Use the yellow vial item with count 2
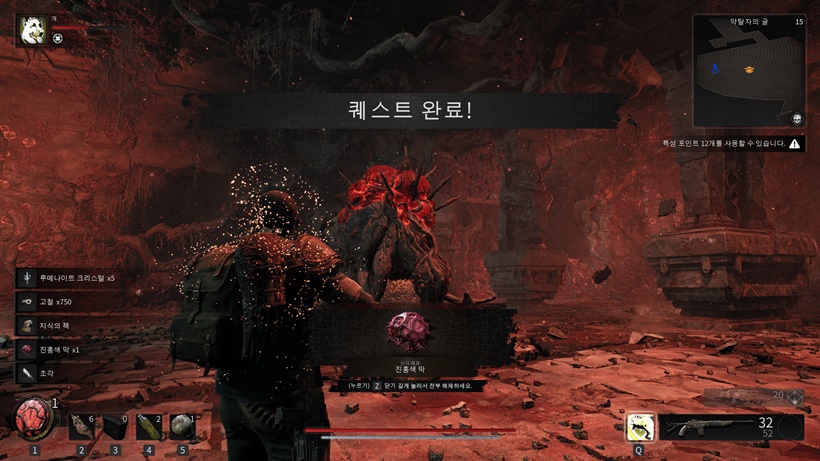820x461 pixels. click(x=149, y=427)
